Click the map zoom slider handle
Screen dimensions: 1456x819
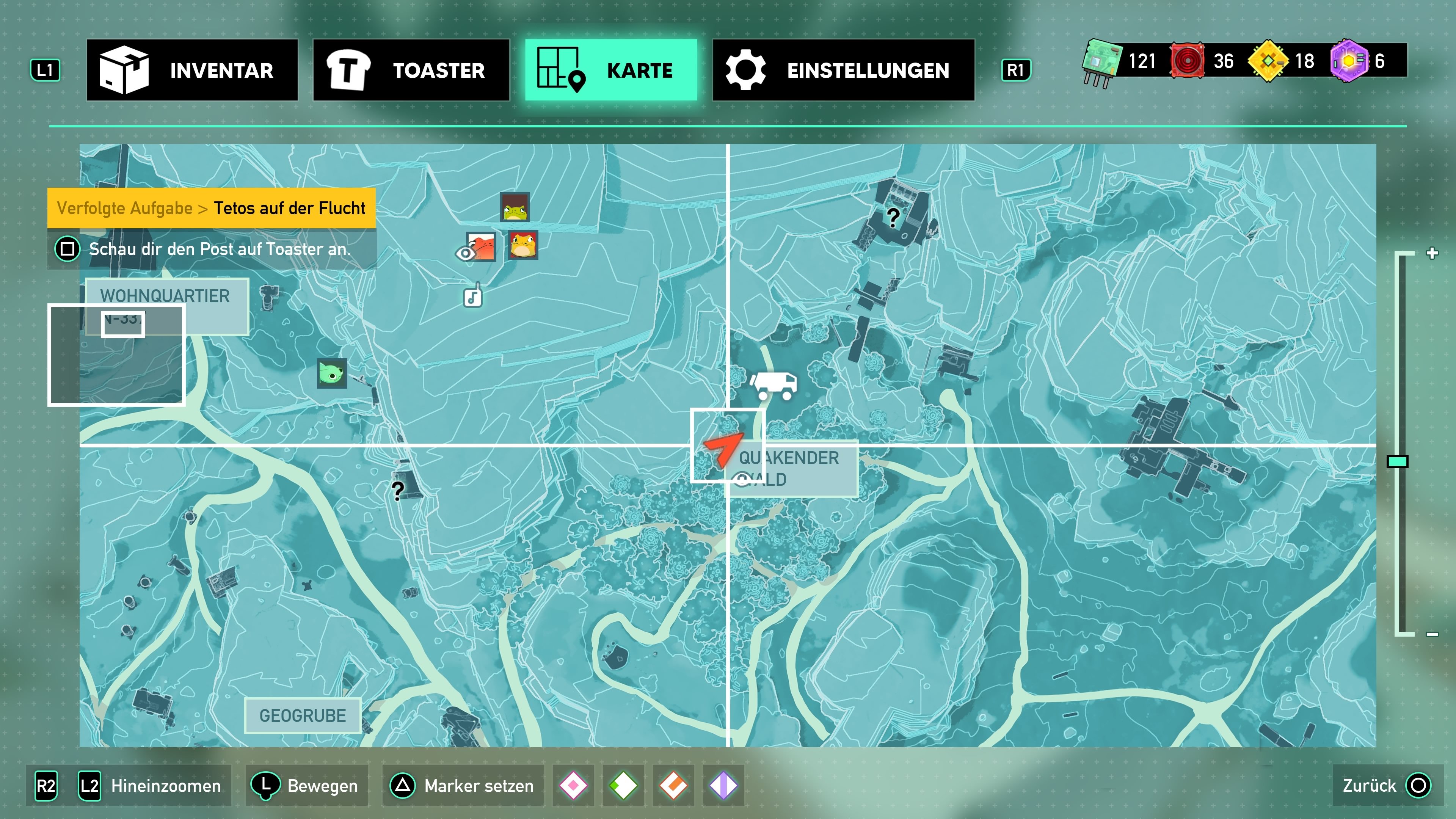coord(1397,462)
